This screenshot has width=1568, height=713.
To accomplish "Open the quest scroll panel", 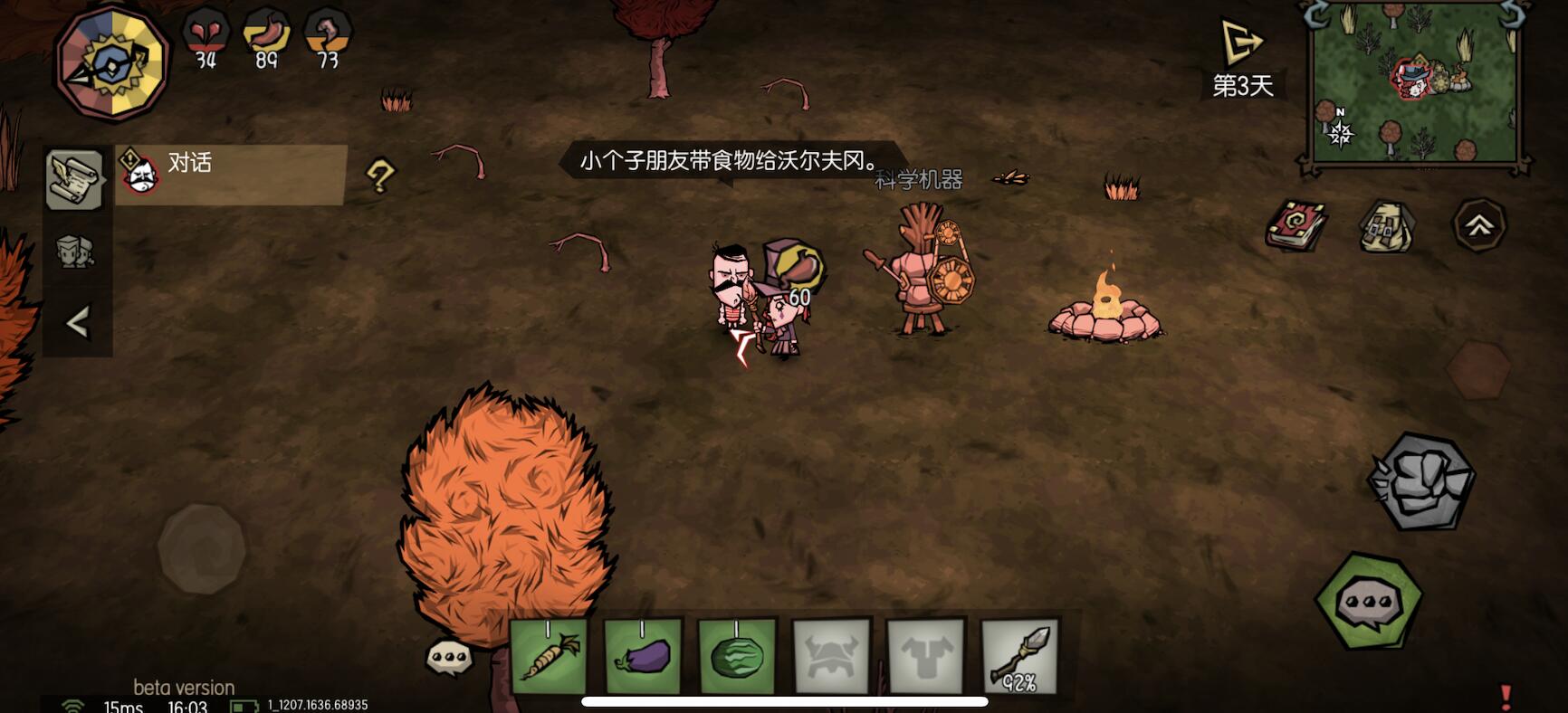I will click(74, 179).
